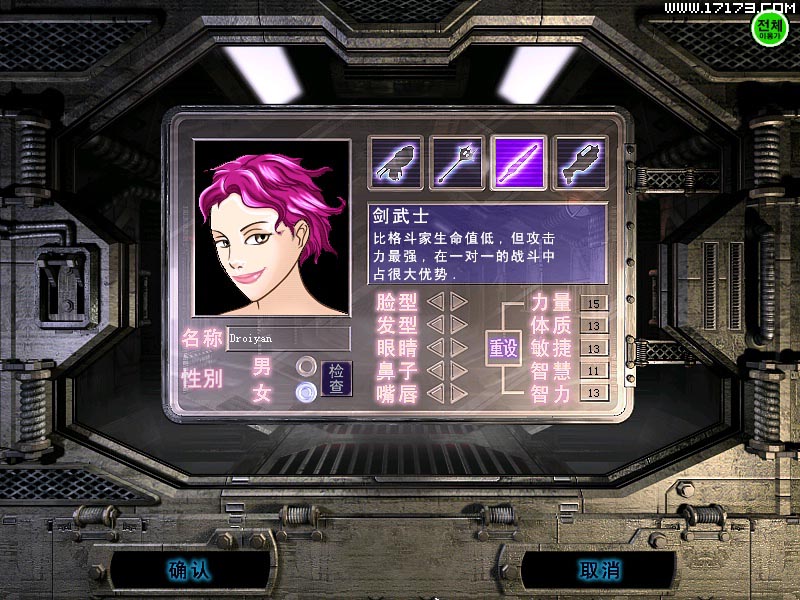Screen dimensions: 800x600
Task: Reset attributes with the 重设 button
Action: [x=503, y=349]
